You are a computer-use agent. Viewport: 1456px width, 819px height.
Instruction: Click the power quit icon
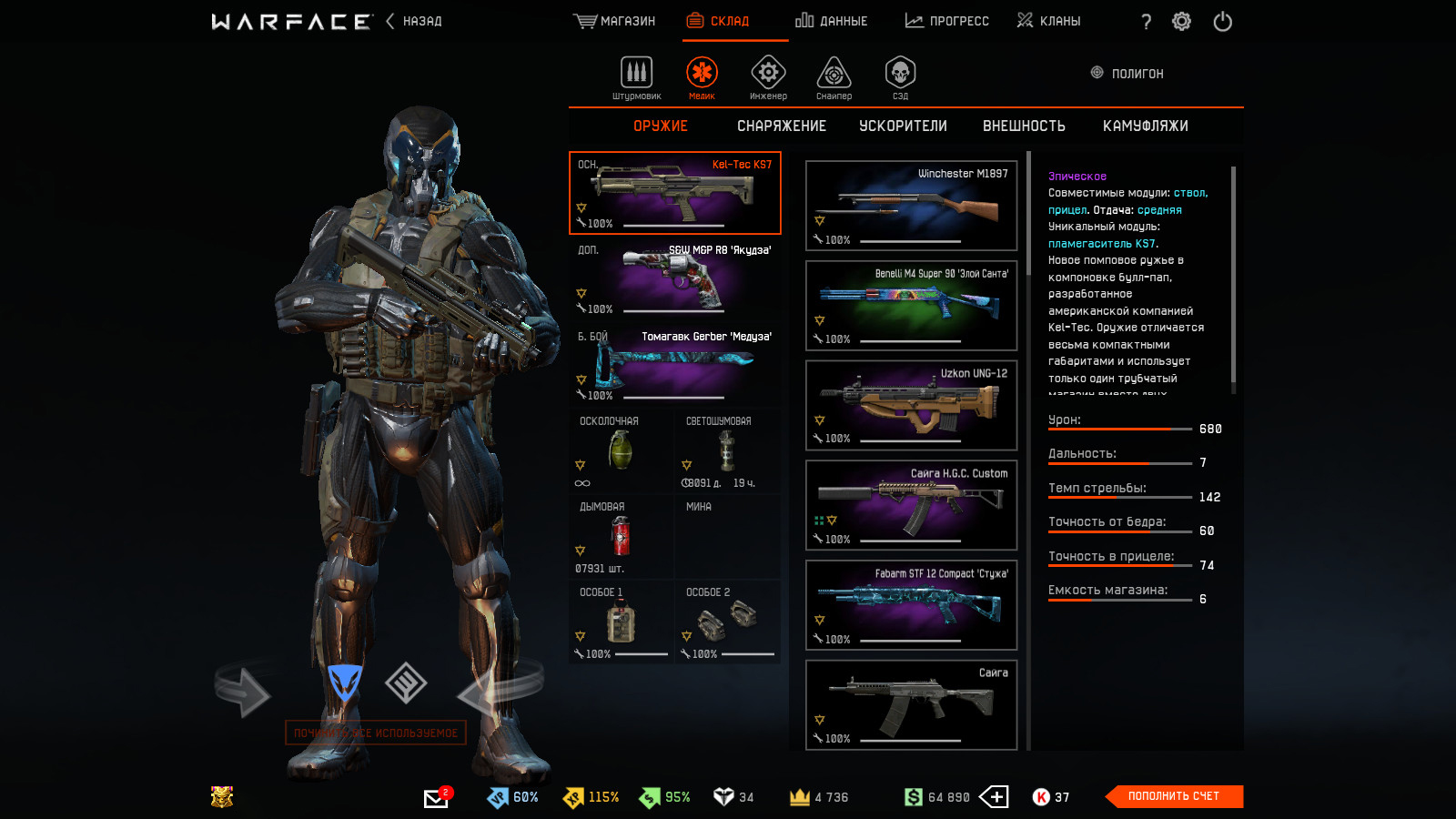(x=1222, y=22)
